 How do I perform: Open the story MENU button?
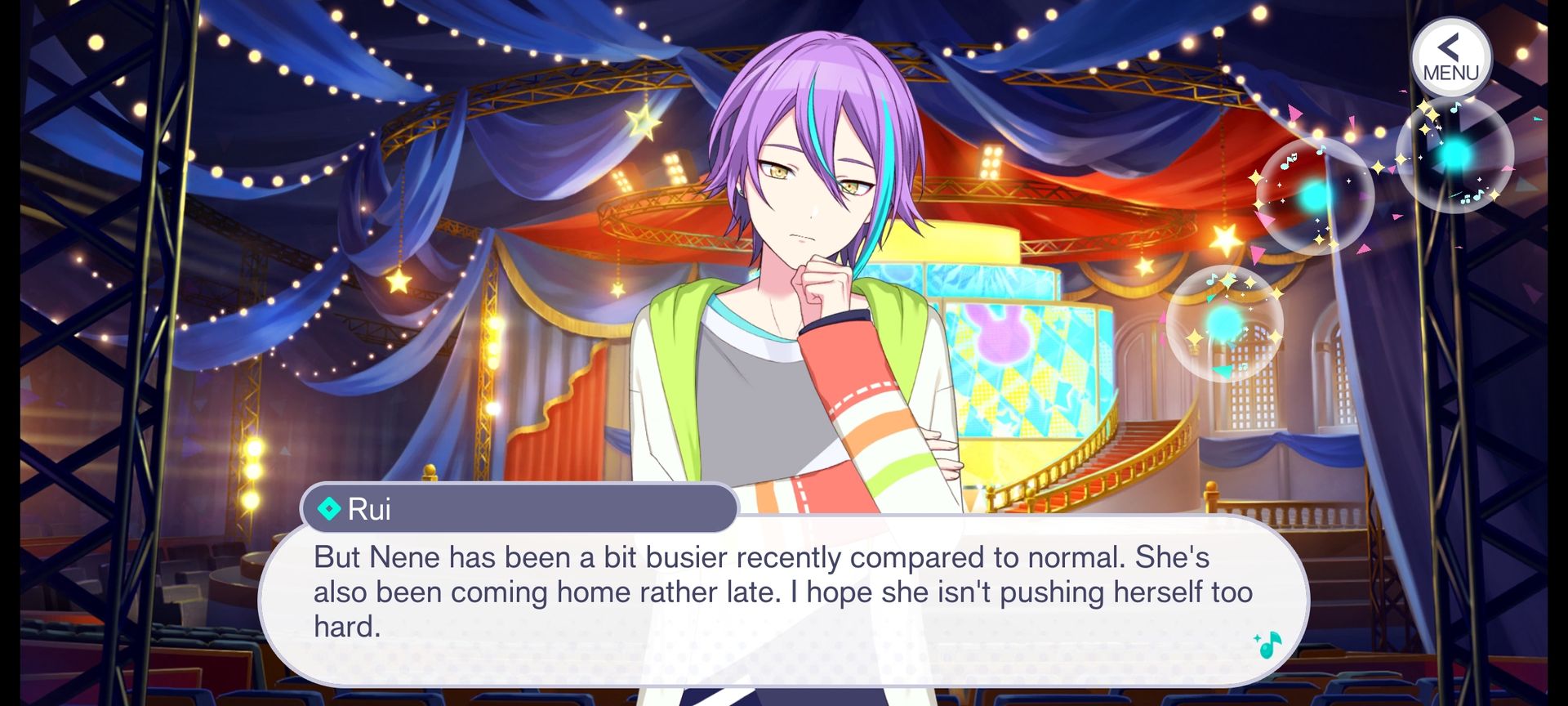pos(1450,59)
